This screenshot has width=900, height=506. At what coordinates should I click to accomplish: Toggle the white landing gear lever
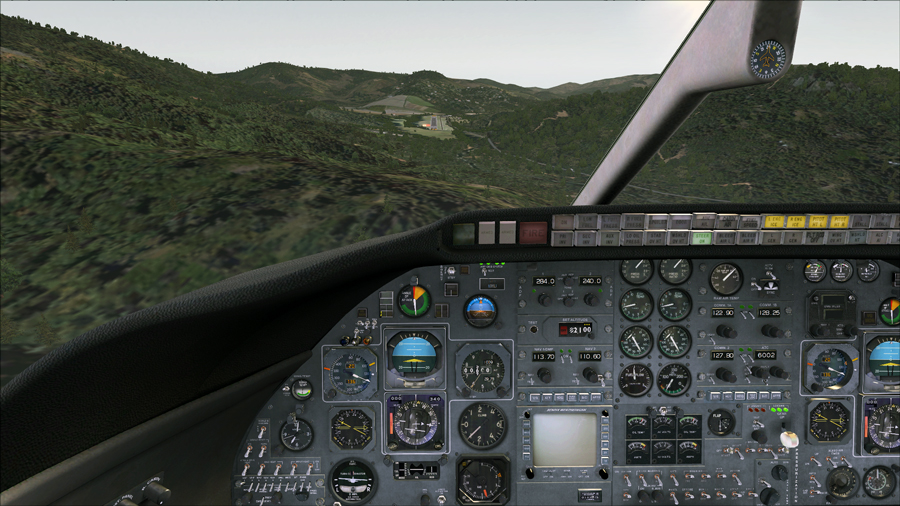(x=789, y=440)
